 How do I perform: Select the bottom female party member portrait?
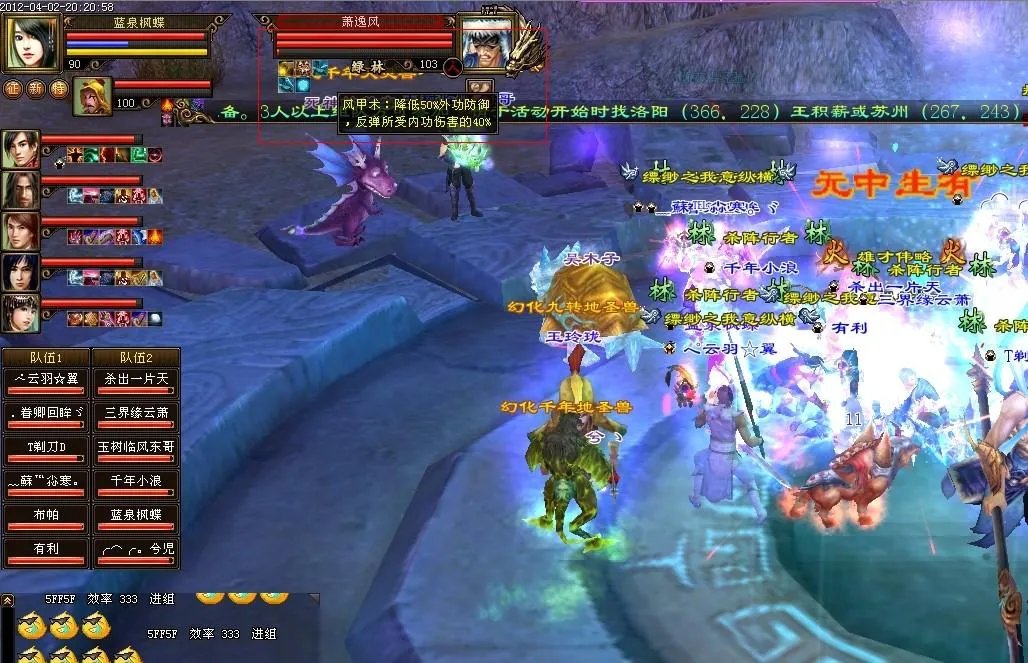click(x=21, y=313)
